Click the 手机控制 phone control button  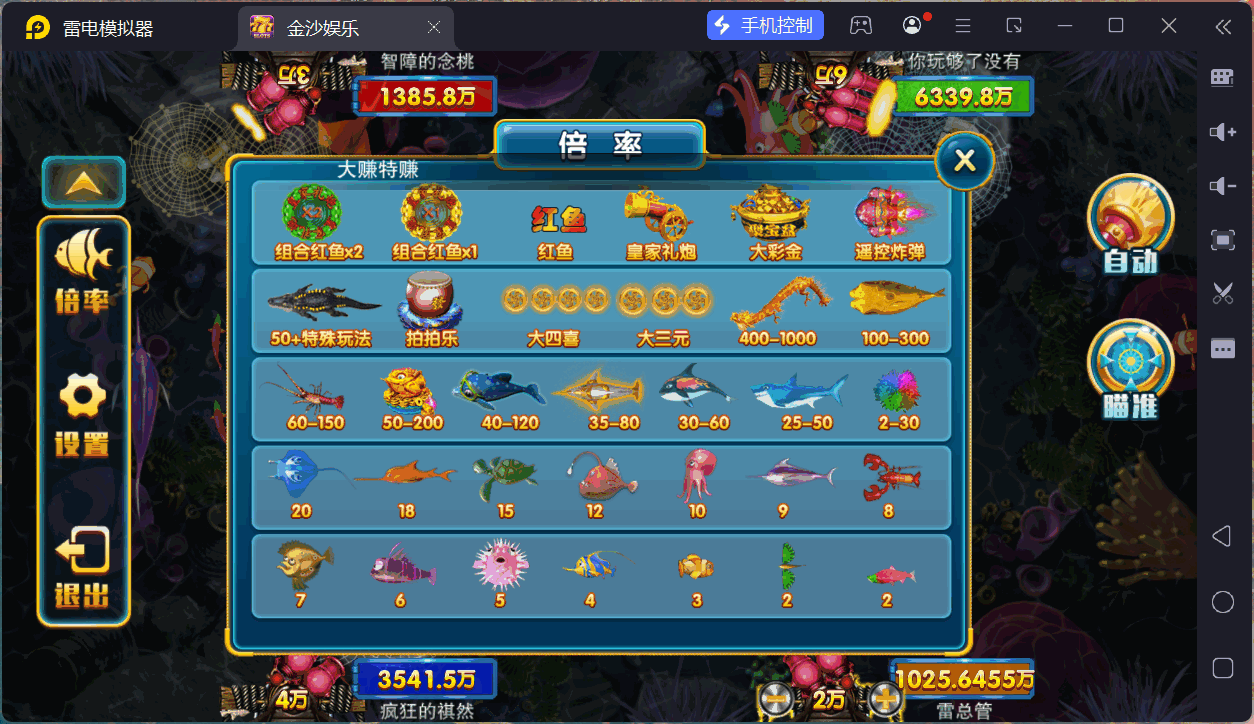click(x=765, y=25)
